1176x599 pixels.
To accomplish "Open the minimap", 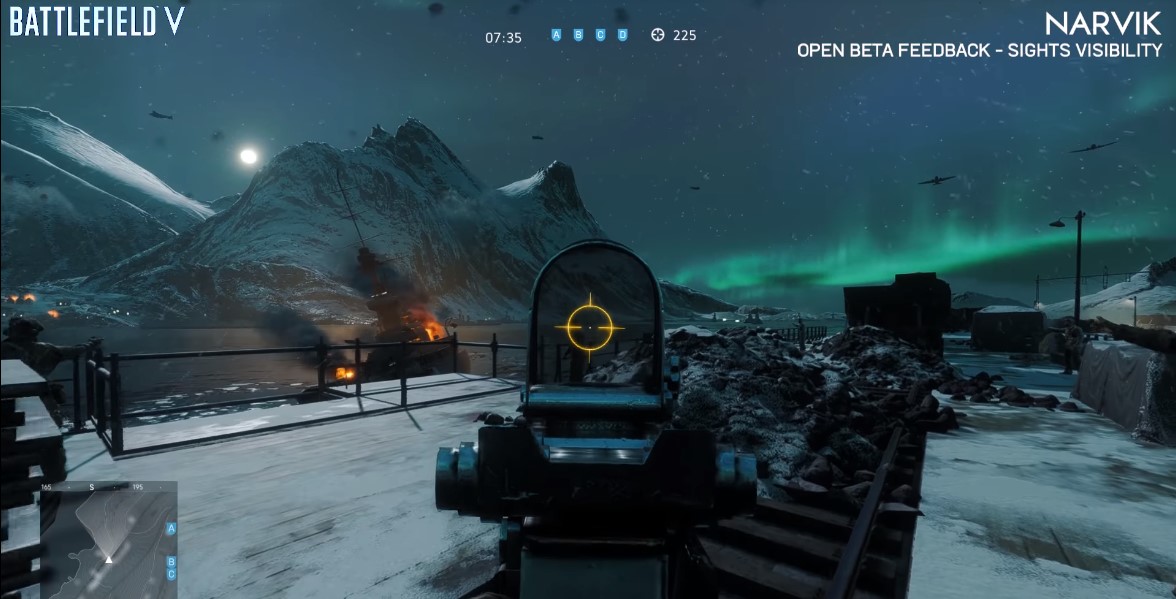I will [x=108, y=545].
